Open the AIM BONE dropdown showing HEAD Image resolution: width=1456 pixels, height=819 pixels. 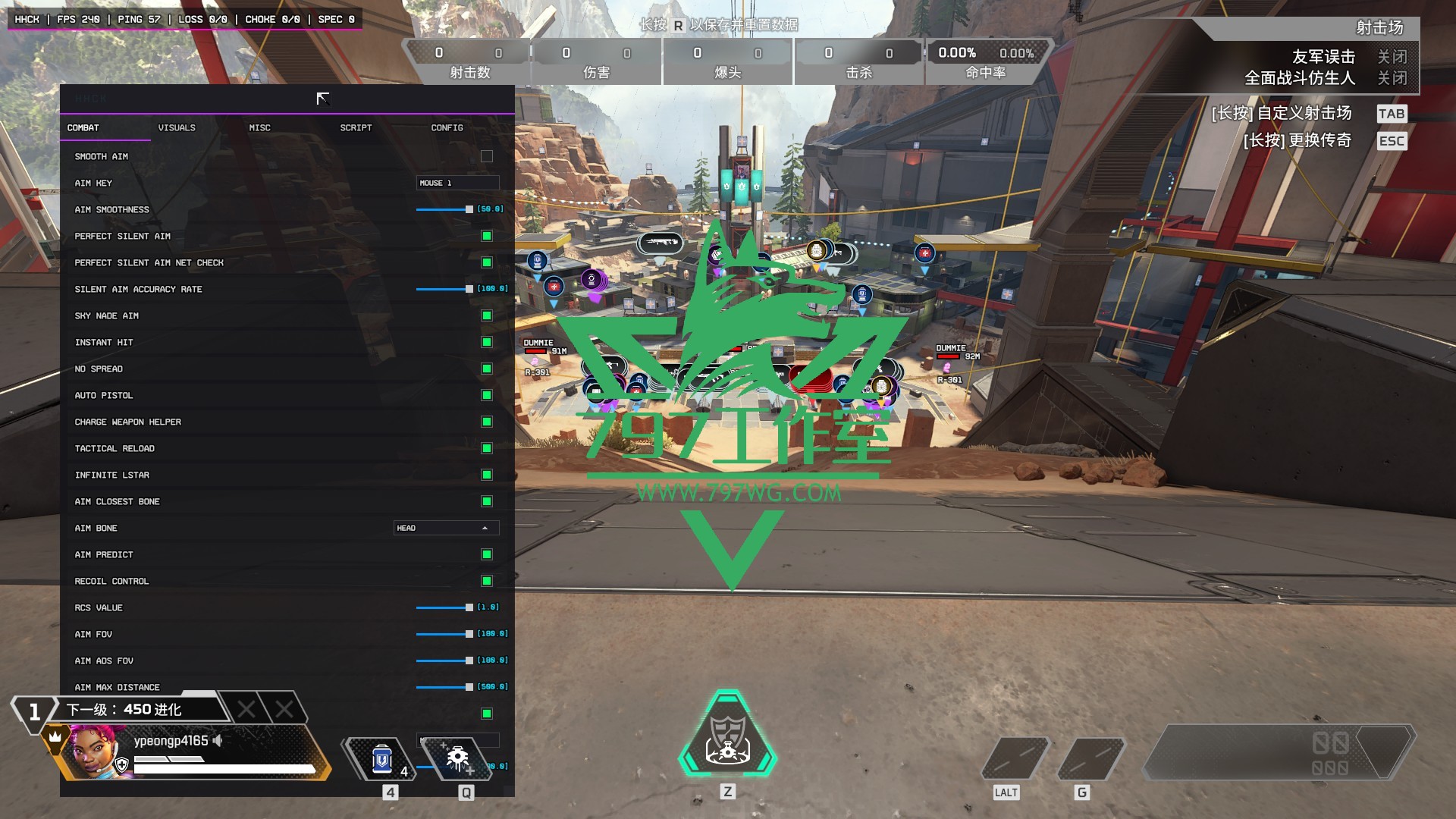pos(446,527)
